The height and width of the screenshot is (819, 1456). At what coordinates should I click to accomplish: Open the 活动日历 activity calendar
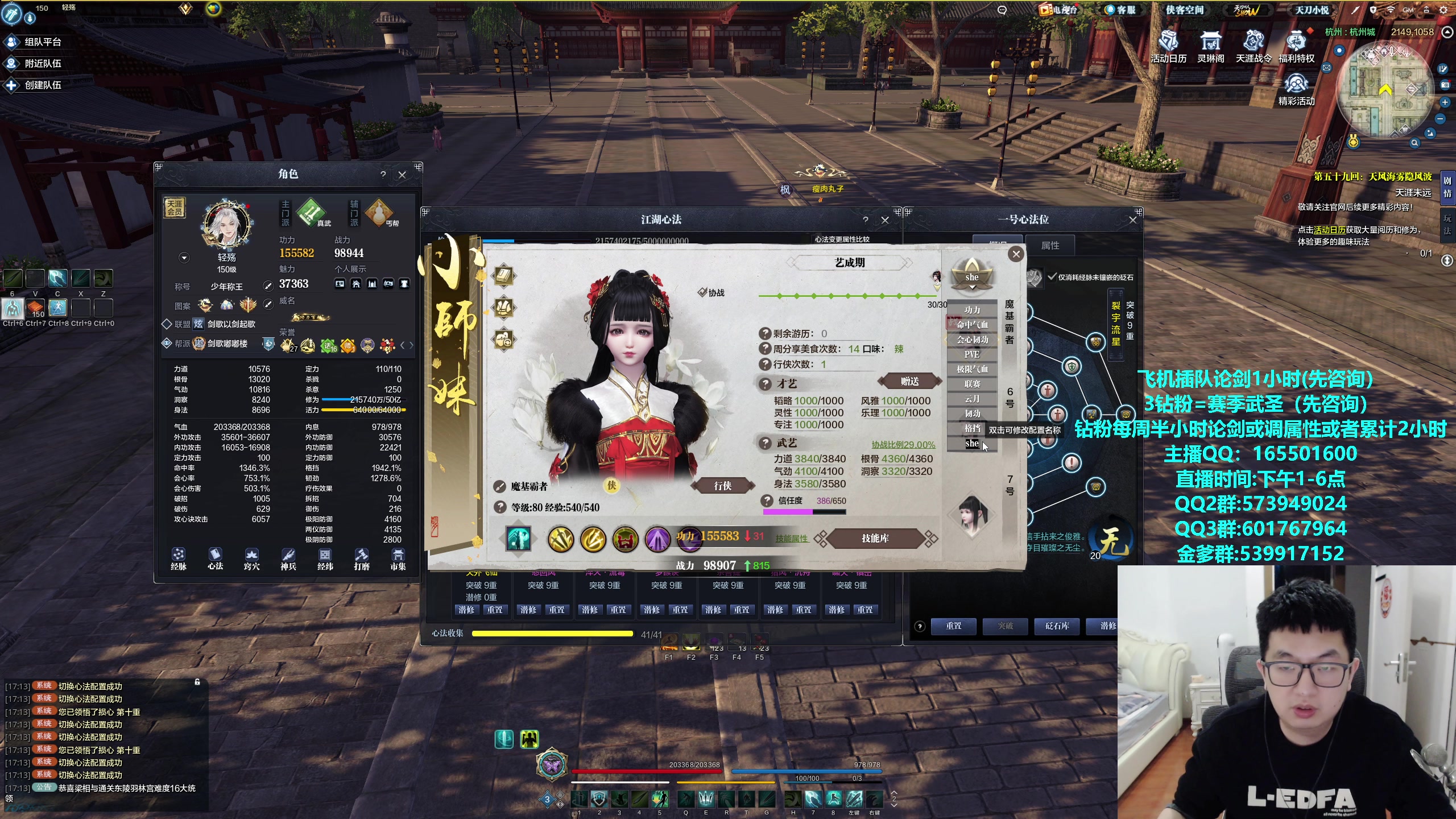(x=1168, y=47)
